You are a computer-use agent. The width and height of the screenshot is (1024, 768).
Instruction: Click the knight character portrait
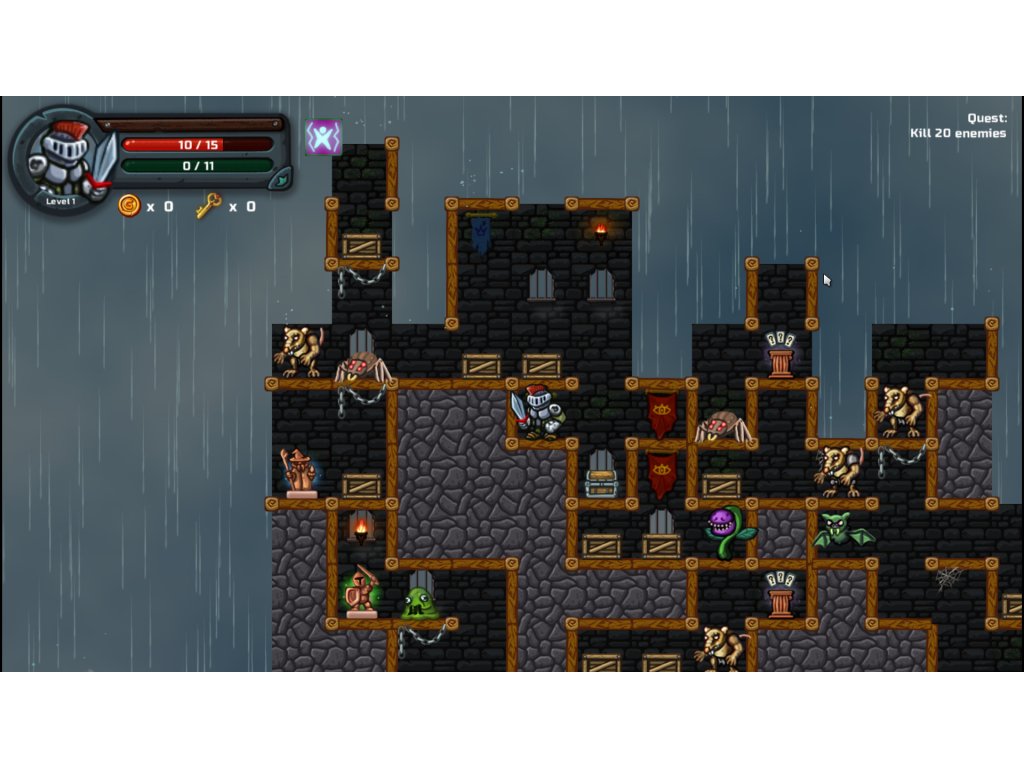(x=62, y=160)
